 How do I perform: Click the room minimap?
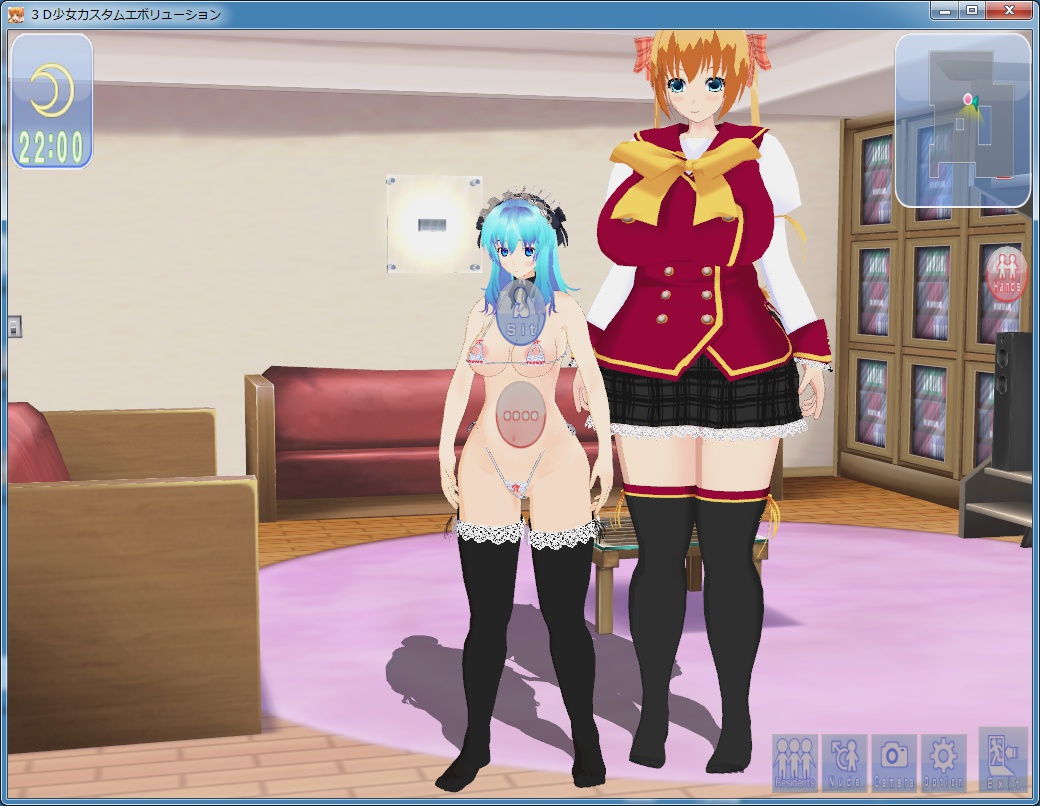coord(962,120)
